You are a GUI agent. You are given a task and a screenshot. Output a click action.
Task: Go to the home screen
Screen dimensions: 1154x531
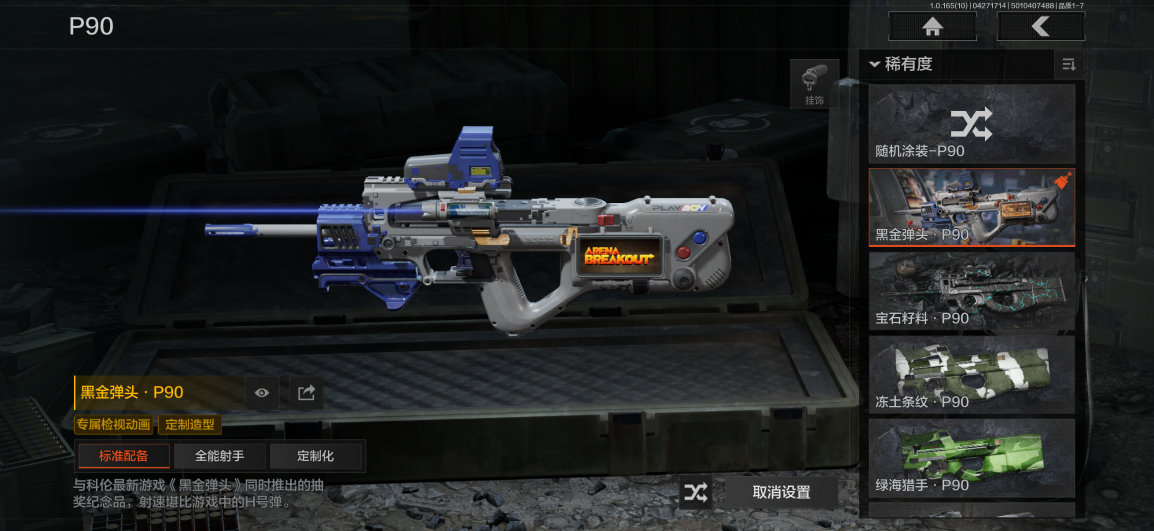click(x=932, y=26)
